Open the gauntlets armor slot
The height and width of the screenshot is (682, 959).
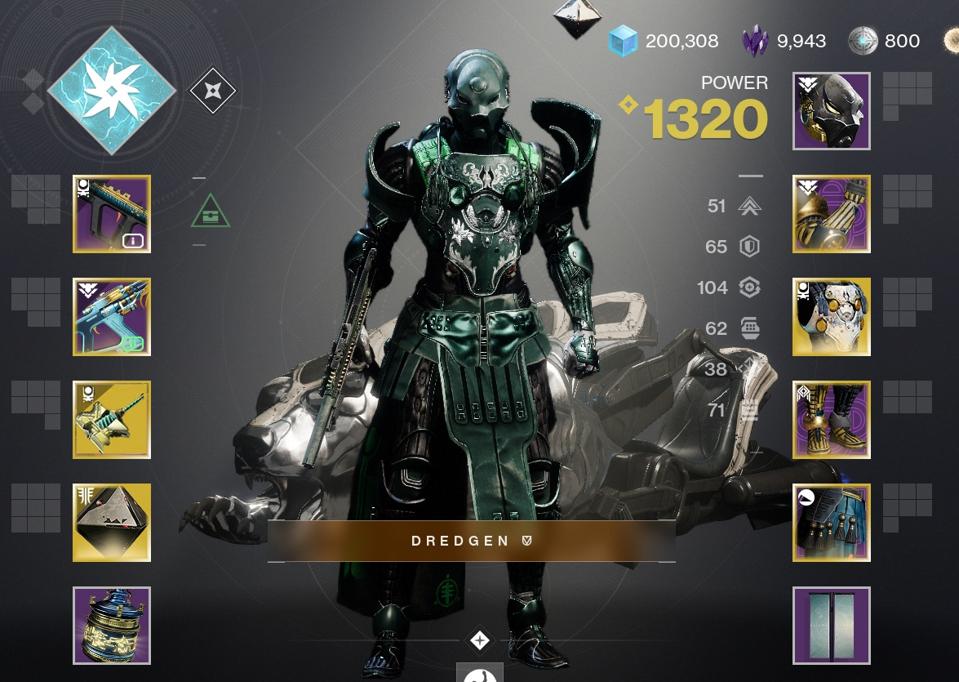coord(831,214)
